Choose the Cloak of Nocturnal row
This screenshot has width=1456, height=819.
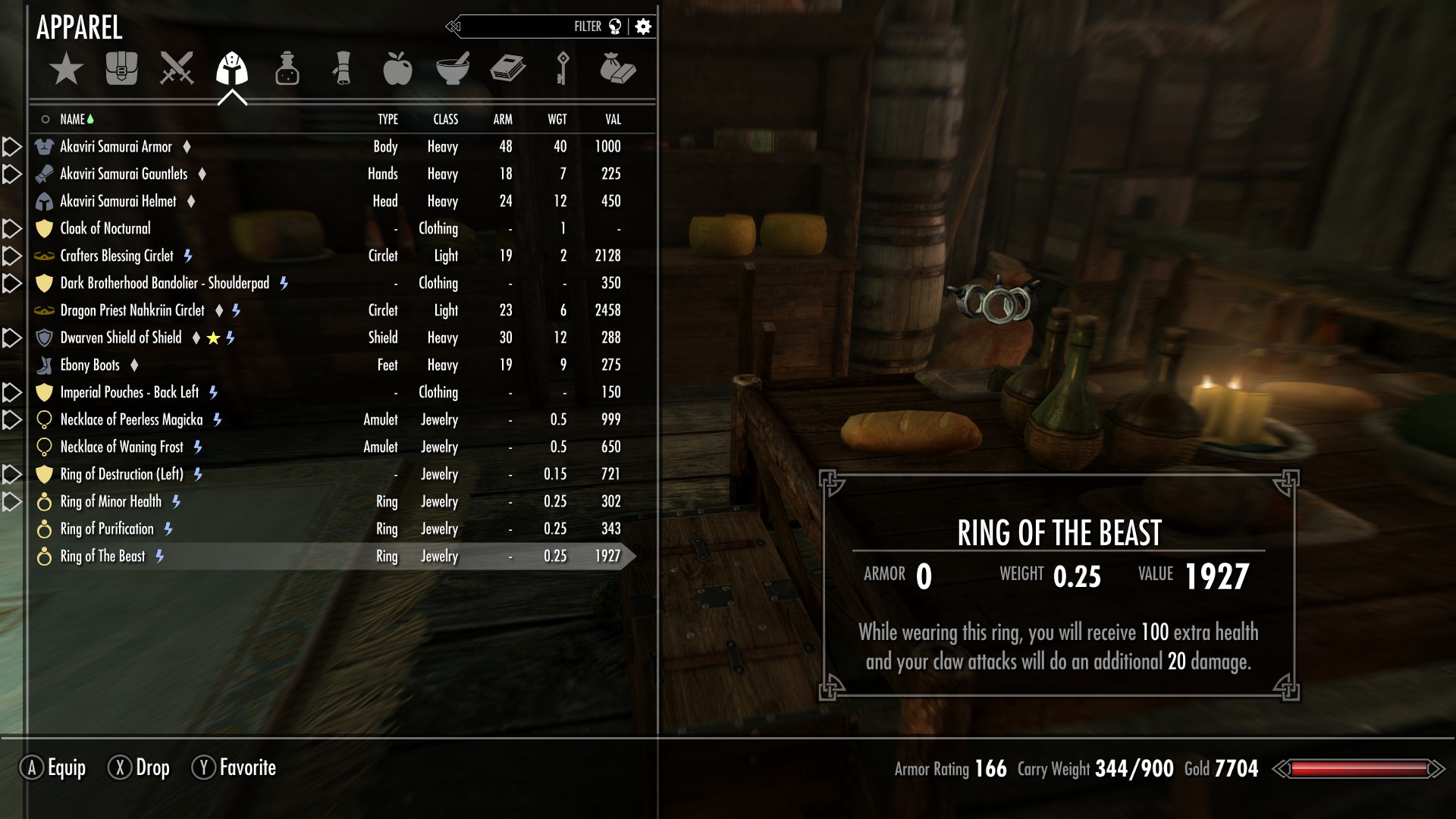105,228
